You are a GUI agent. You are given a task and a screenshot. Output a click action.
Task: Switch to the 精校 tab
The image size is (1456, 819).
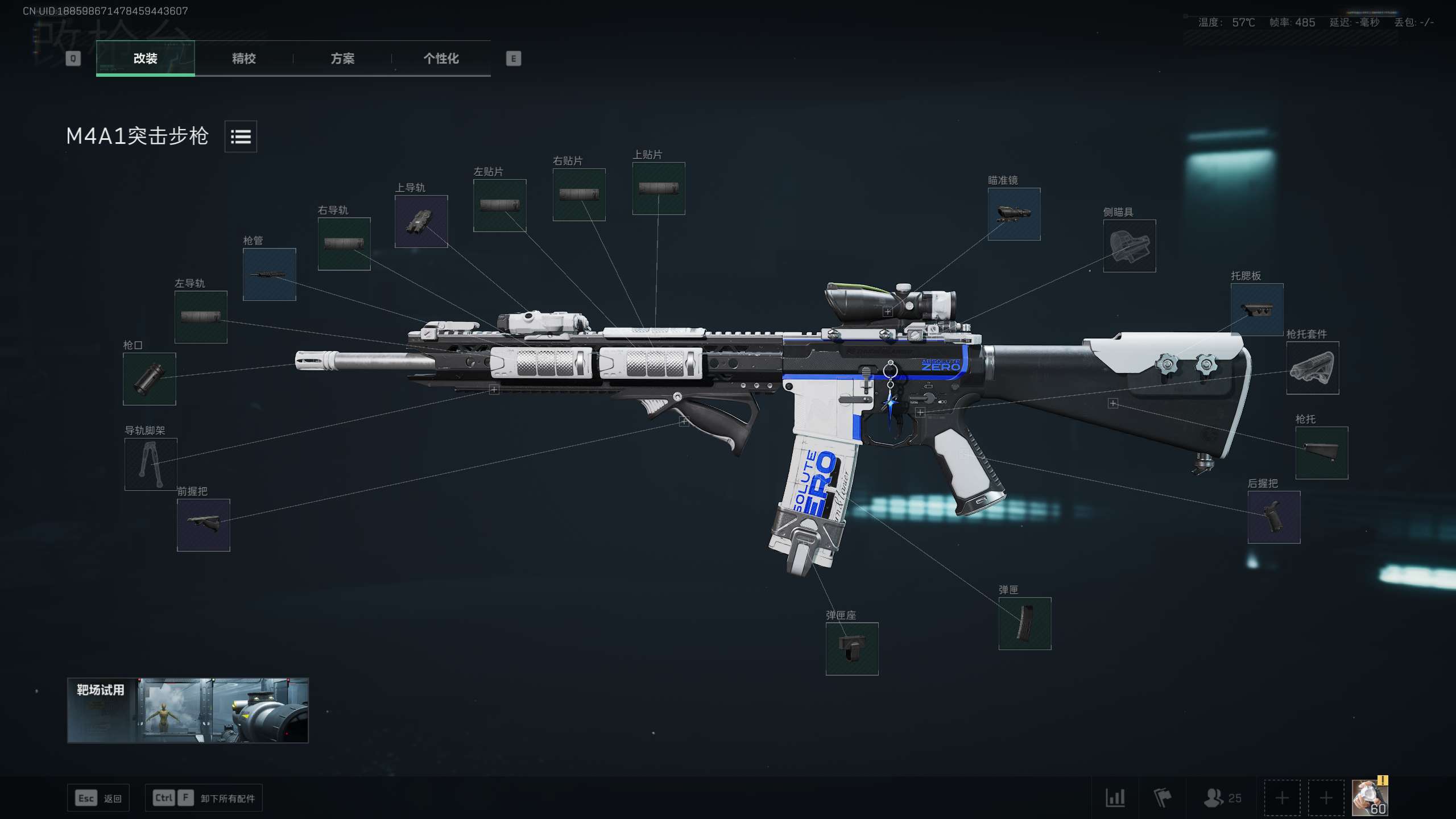click(x=243, y=59)
